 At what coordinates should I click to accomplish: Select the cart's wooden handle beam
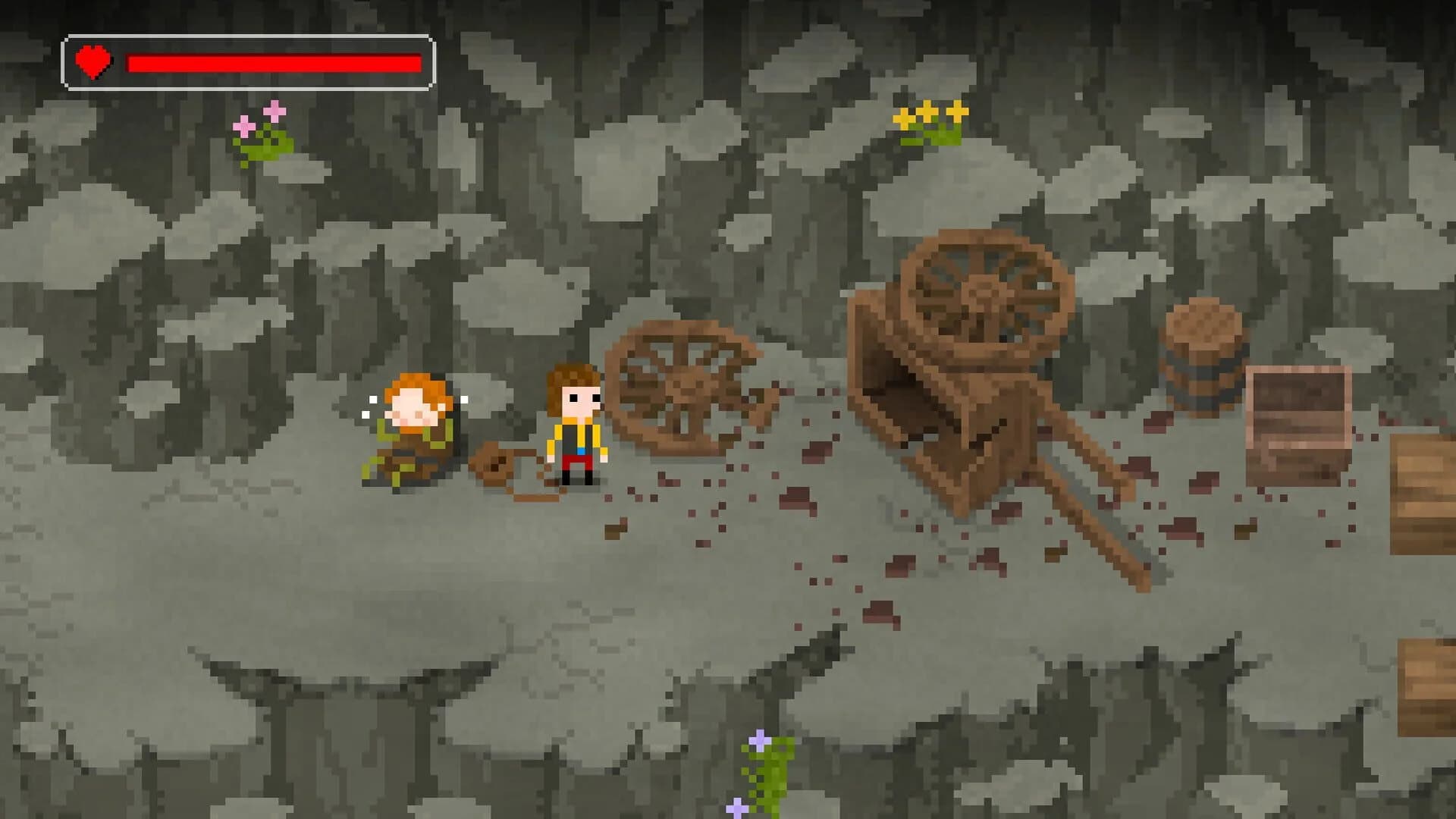[1092, 523]
